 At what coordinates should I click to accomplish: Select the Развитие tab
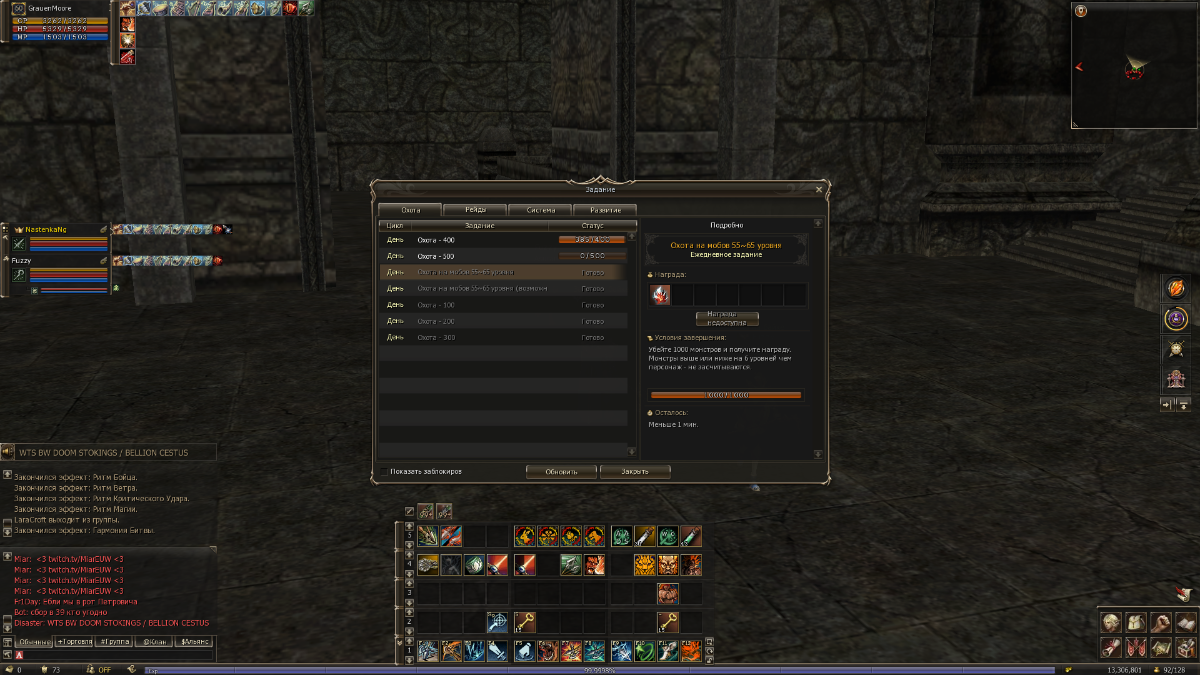tap(604, 210)
